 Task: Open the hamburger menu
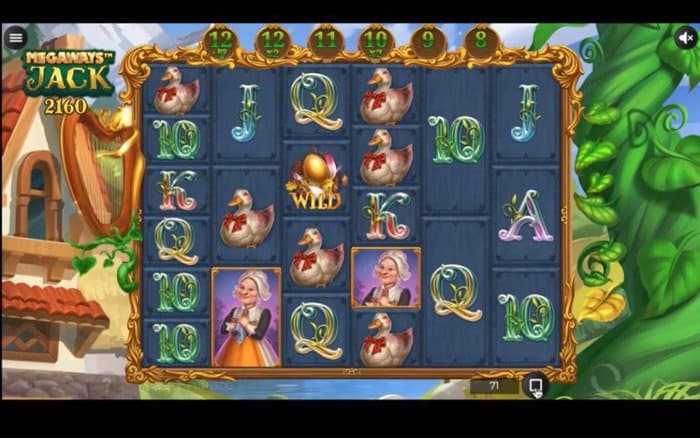[15, 38]
